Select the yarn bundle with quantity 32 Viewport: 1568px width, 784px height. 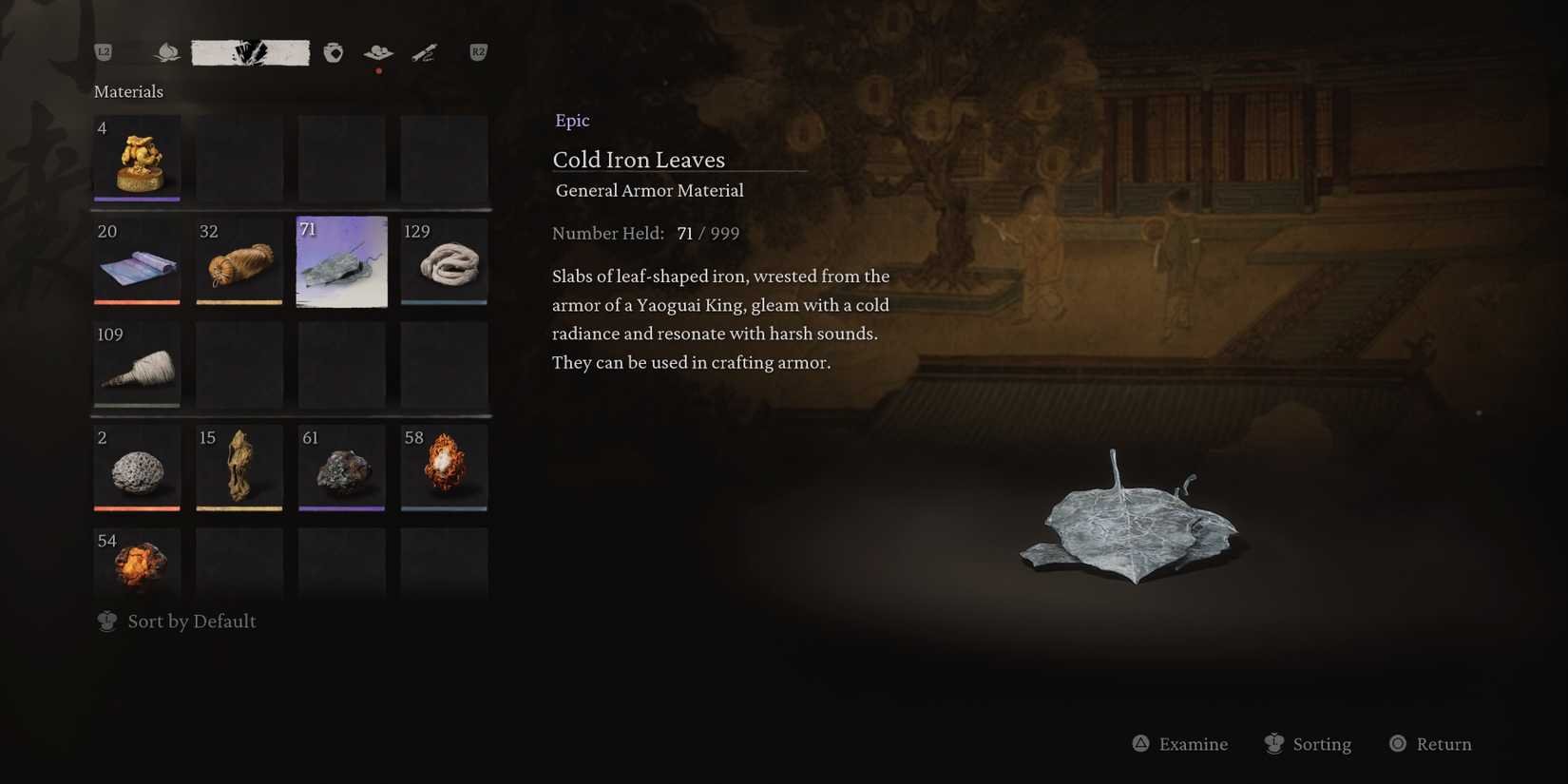click(x=239, y=261)
